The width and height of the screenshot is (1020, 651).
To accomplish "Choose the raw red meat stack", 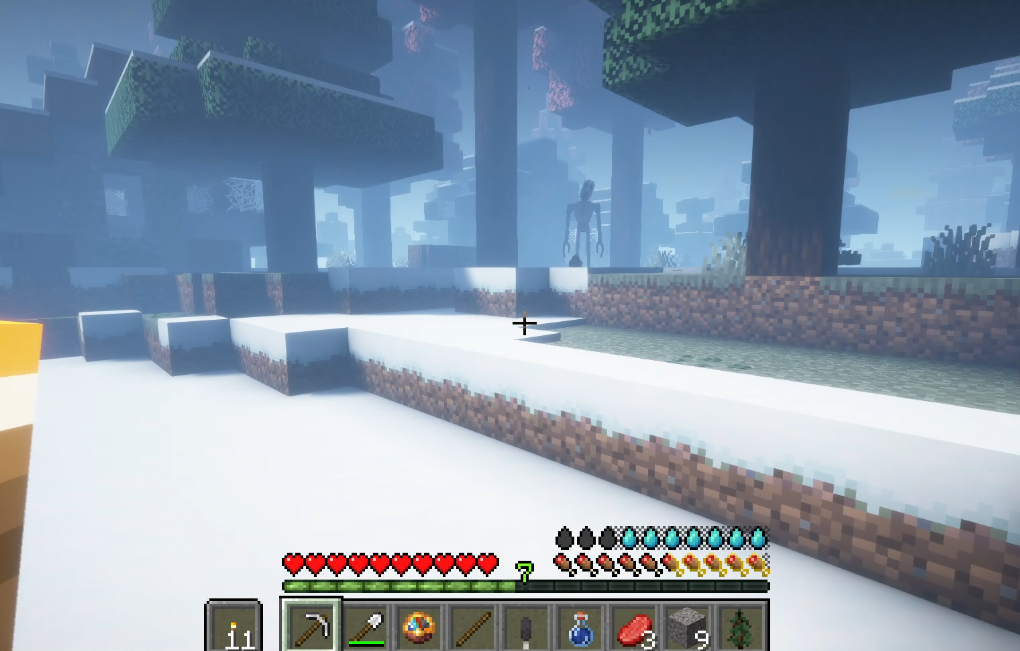I will [635, 628].
